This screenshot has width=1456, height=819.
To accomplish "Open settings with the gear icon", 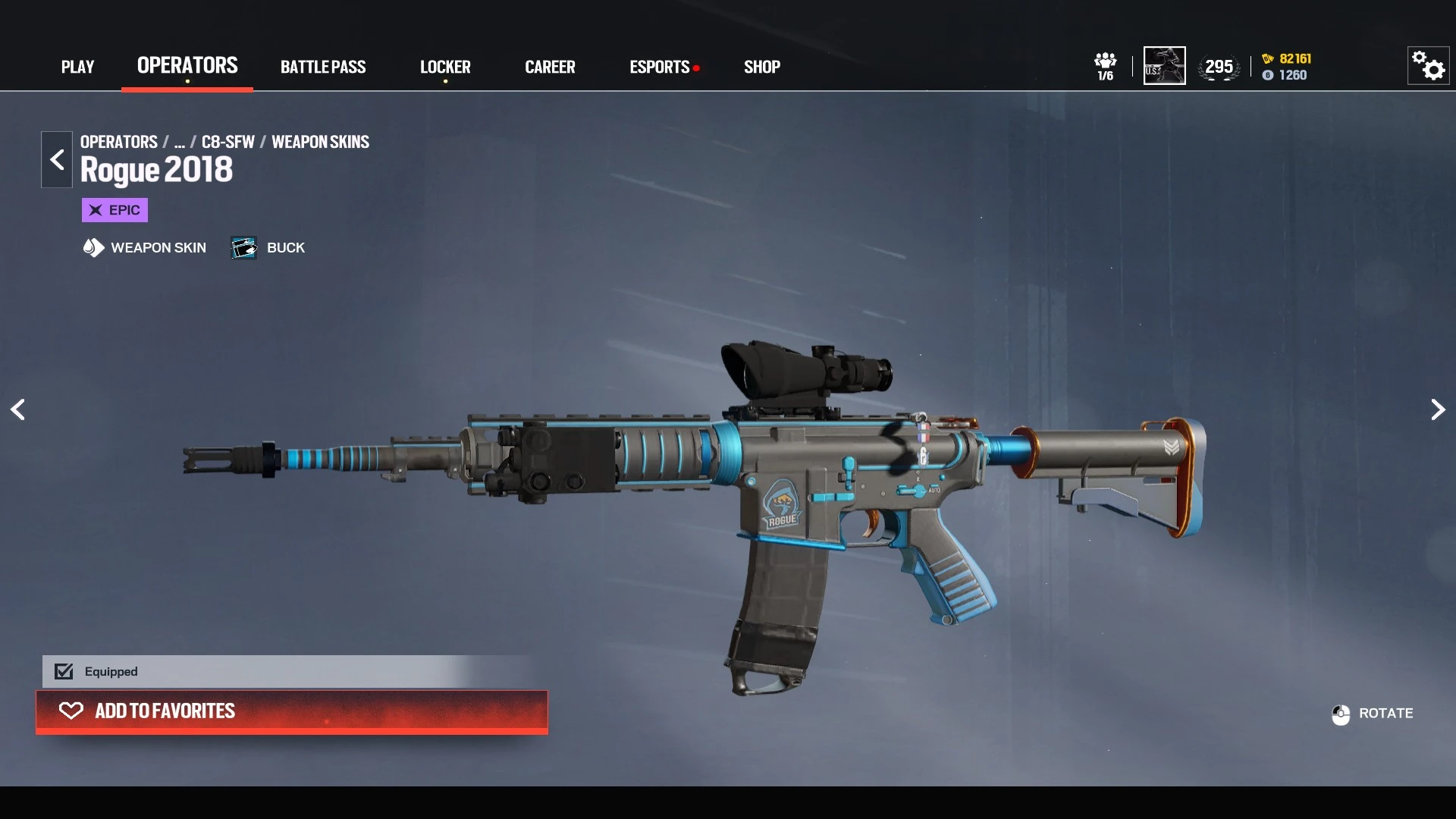I will pos(1429,66).
